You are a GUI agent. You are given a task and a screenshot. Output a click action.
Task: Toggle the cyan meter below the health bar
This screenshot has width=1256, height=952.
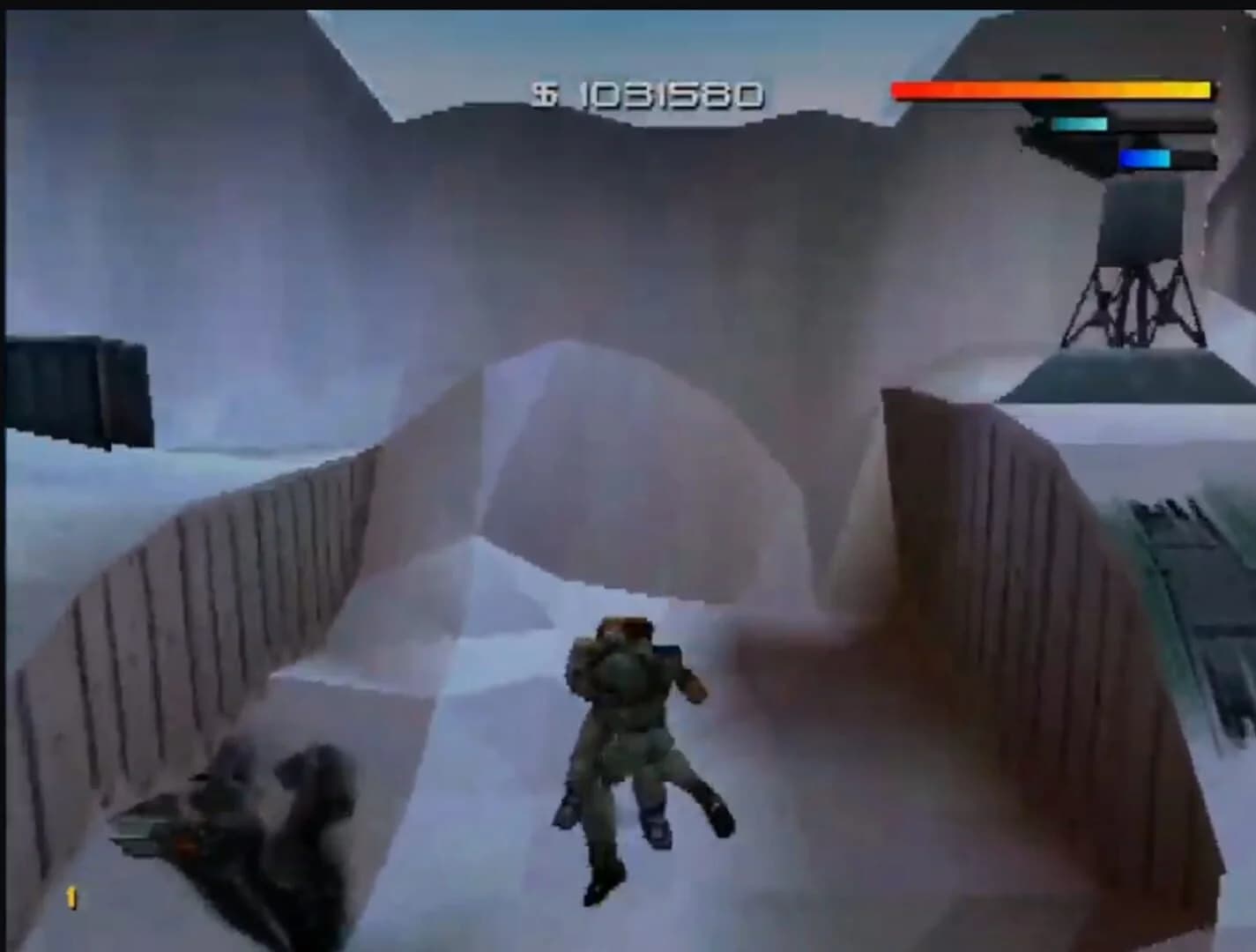1080,123
